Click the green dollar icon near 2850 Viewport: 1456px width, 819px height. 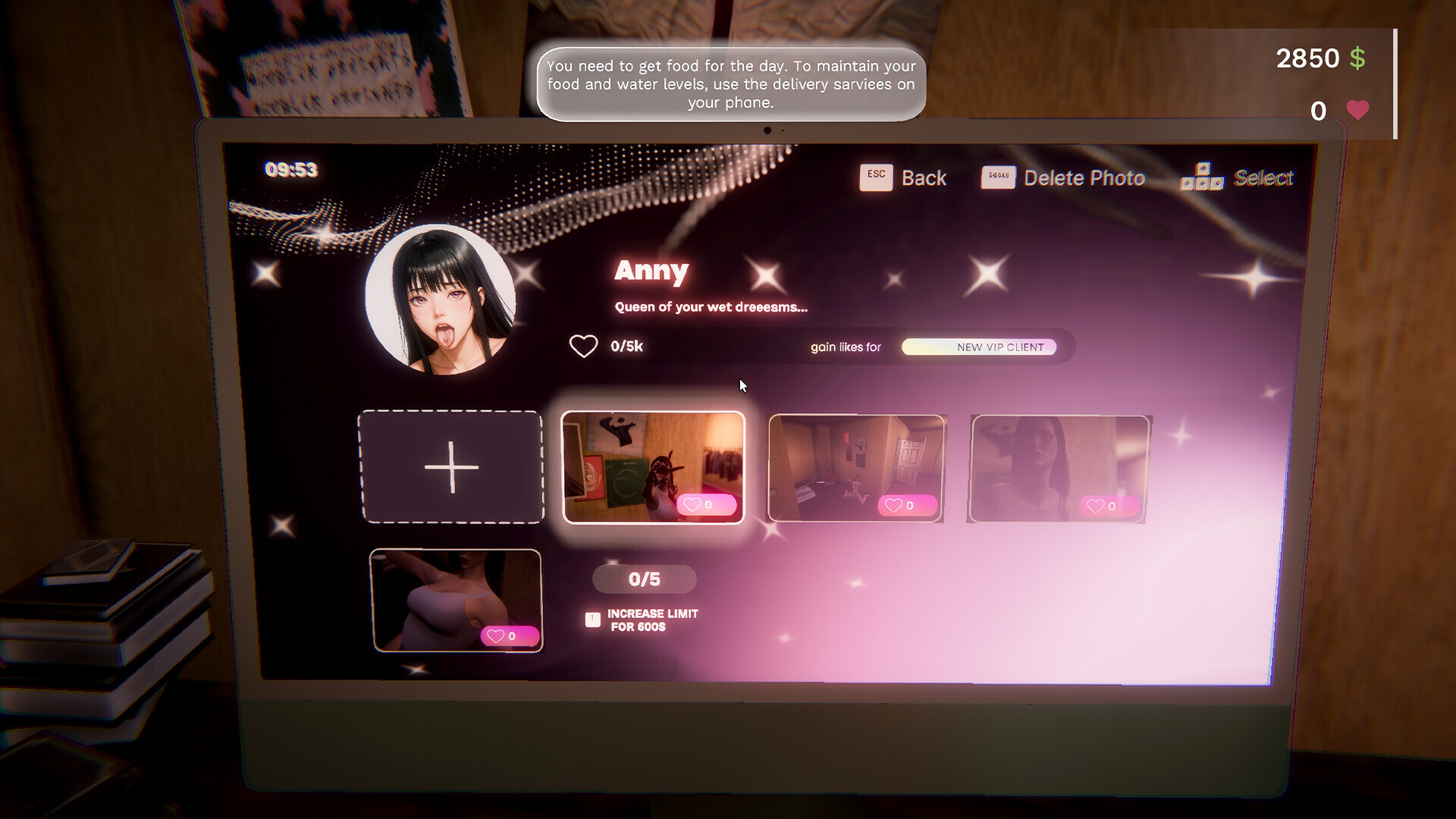1357,57
